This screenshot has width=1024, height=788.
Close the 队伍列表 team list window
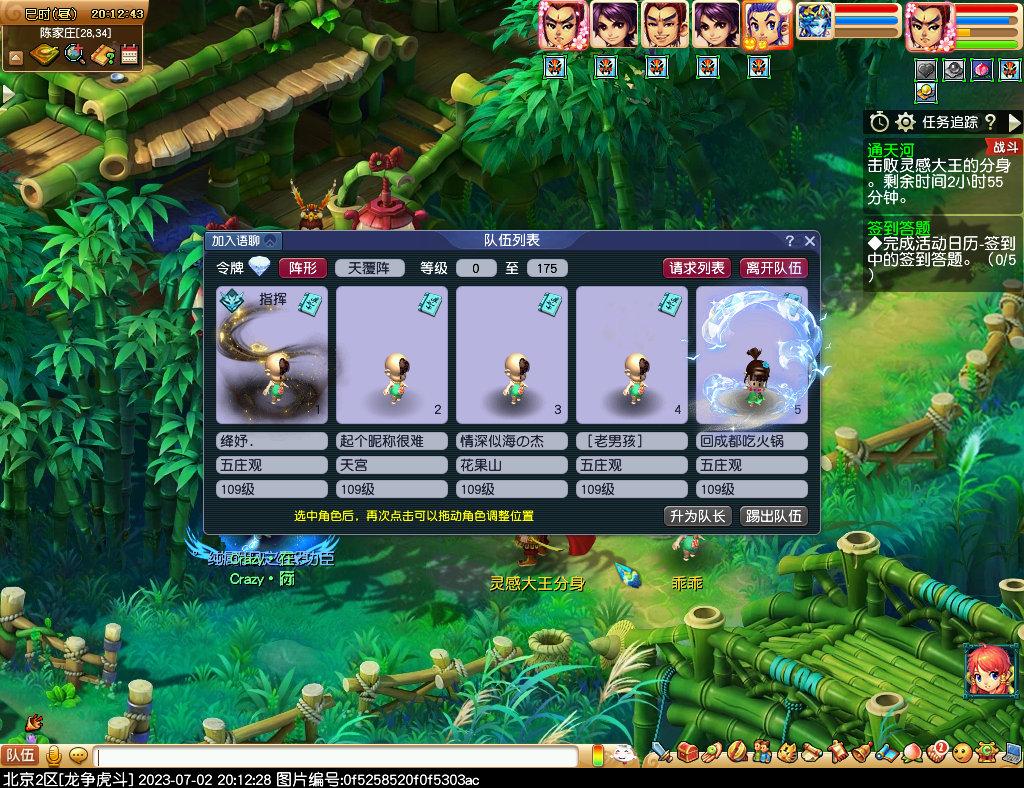(809, 240)
